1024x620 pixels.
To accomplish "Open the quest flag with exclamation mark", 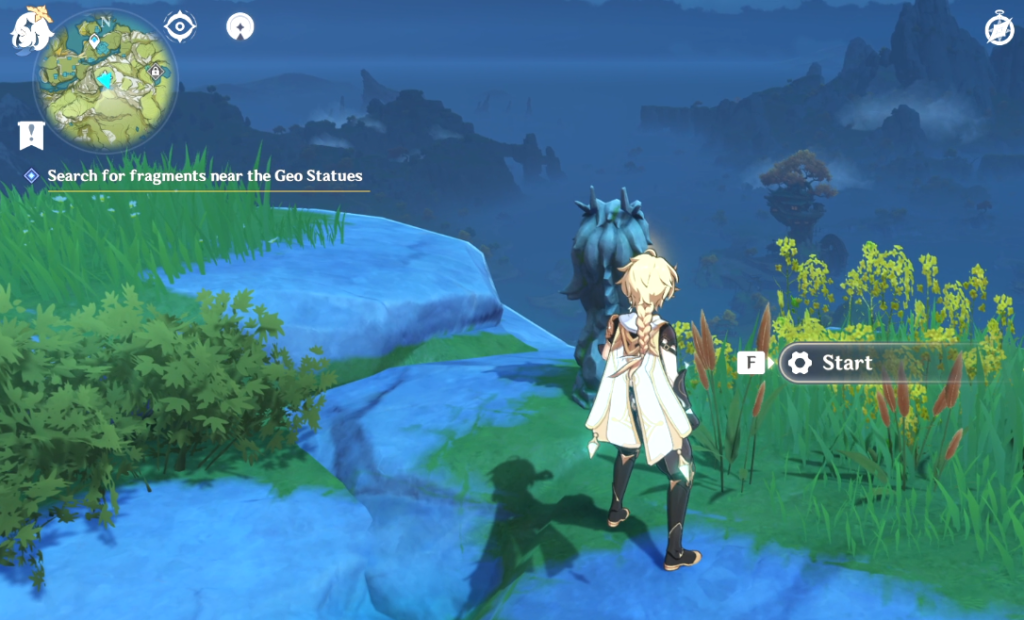I will coord(30,135).
